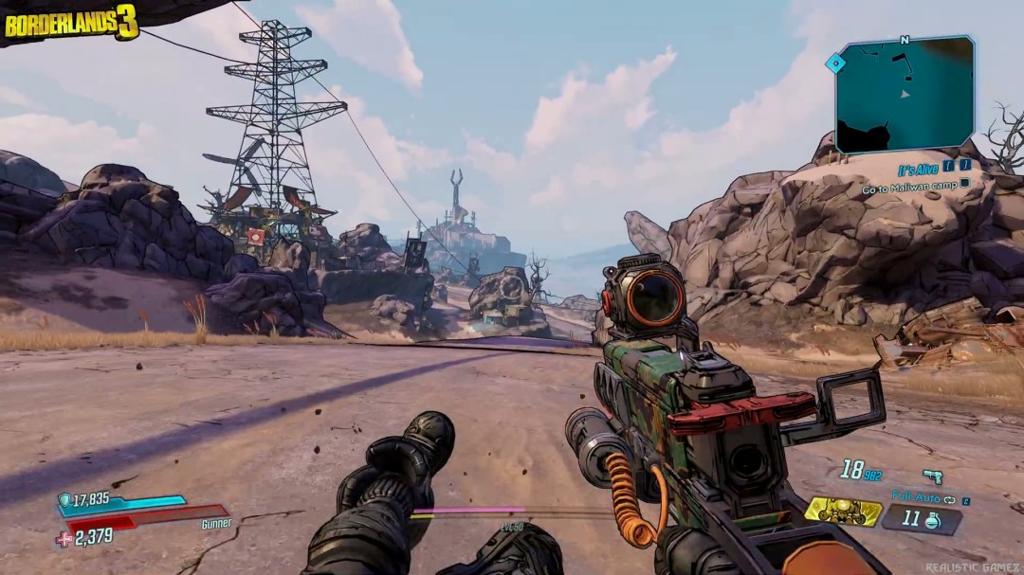Click the diamond marker beside the minimap

(833, 63)
